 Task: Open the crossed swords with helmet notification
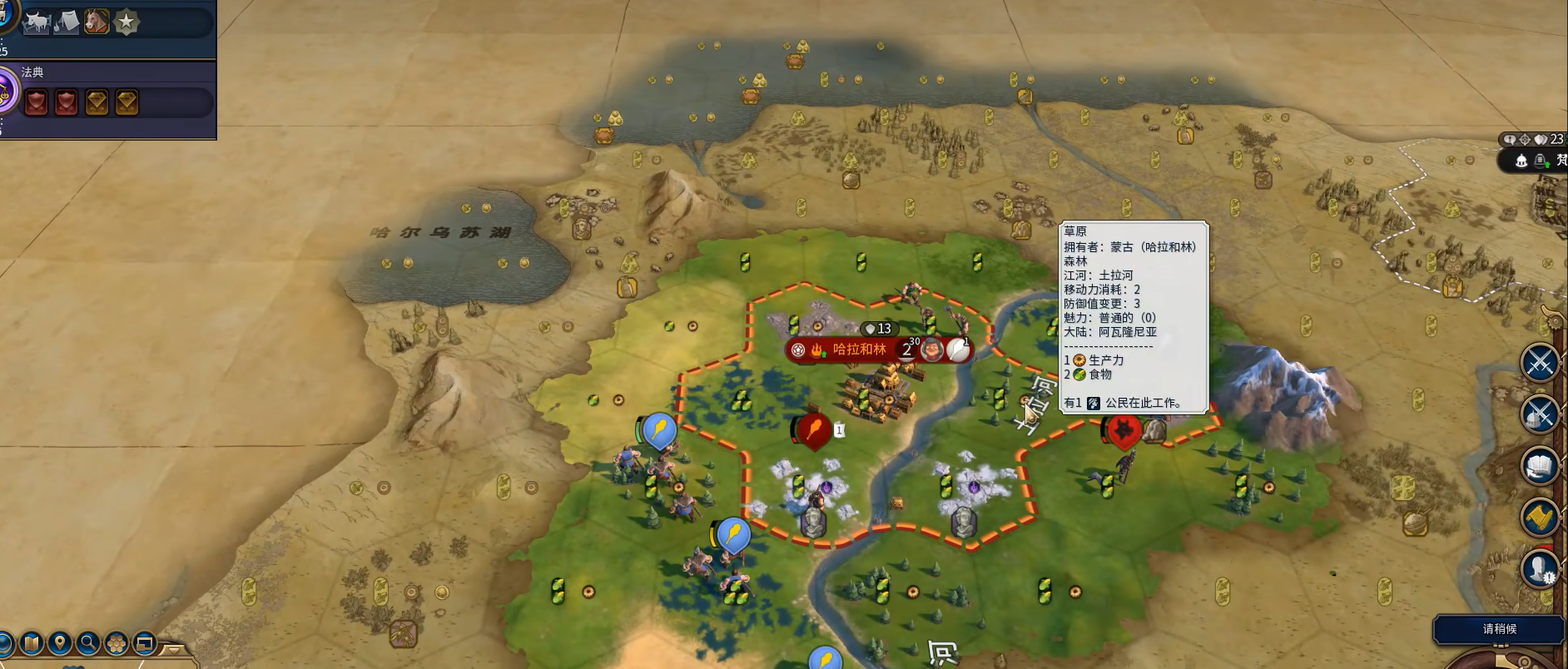(1539, 414)
